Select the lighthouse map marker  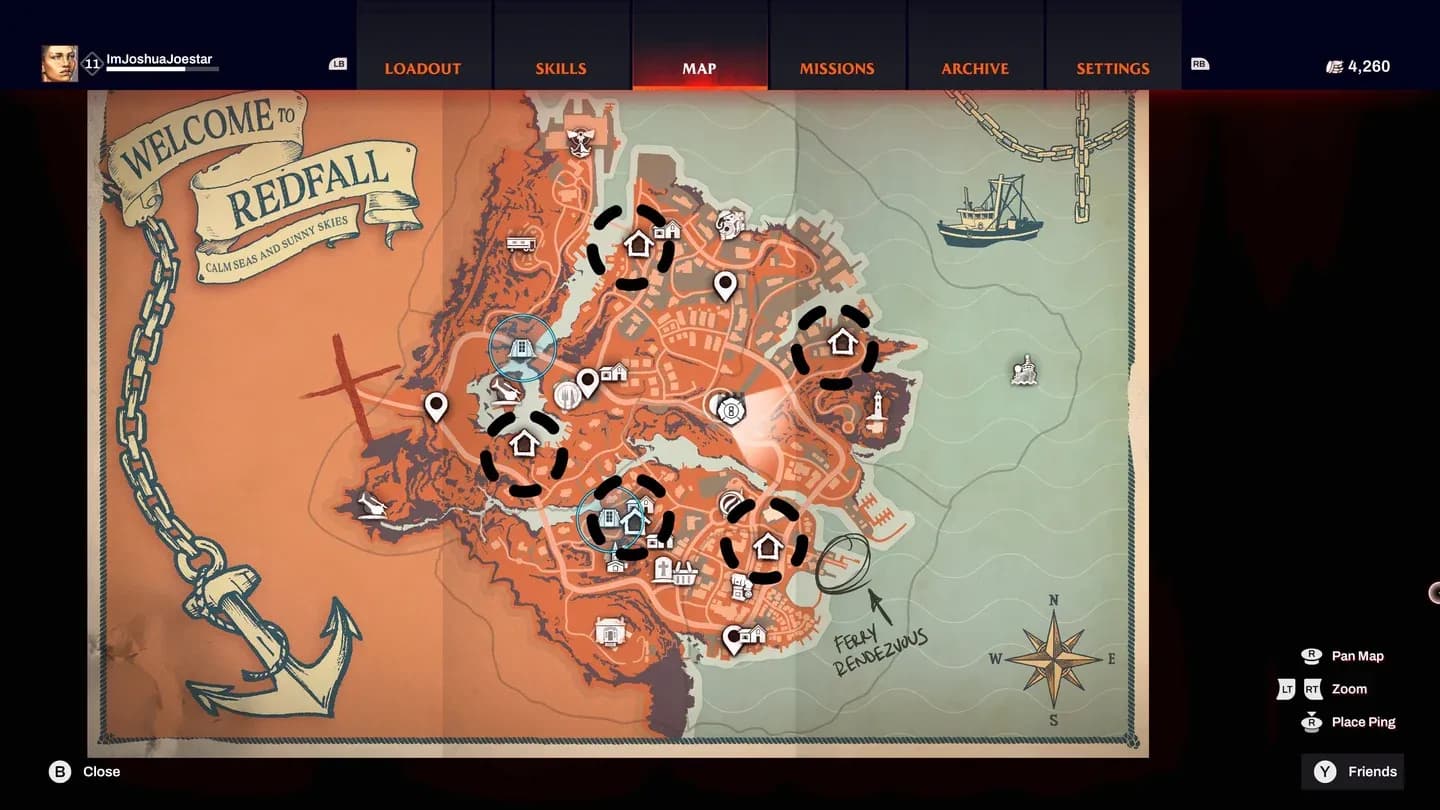click(877, 410)
